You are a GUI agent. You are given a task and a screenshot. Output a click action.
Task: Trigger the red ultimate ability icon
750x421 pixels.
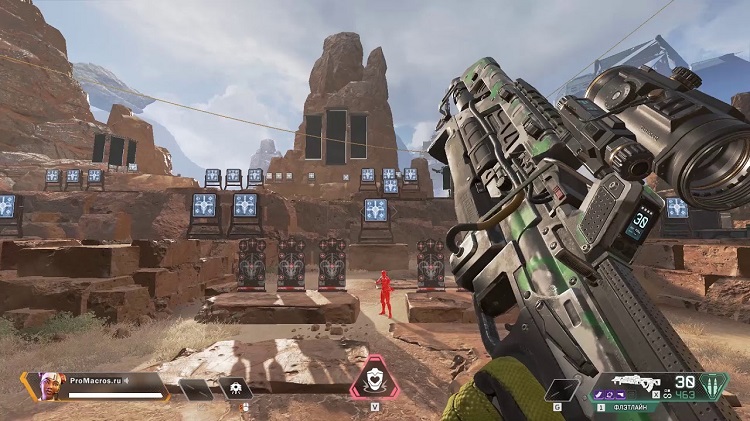tap(374, 376)
